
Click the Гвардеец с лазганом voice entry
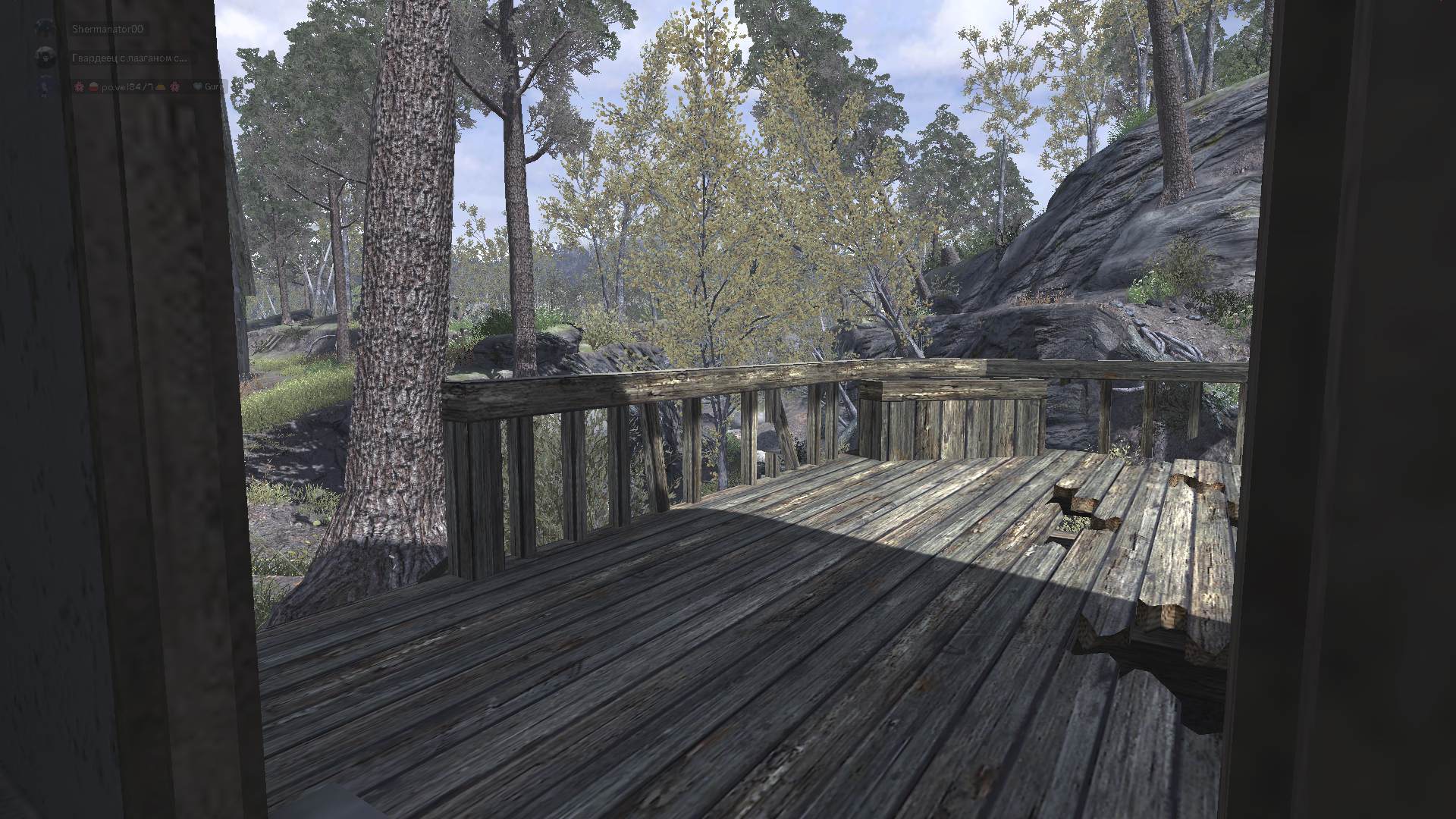pyautogui.click(x=129, y=58)
